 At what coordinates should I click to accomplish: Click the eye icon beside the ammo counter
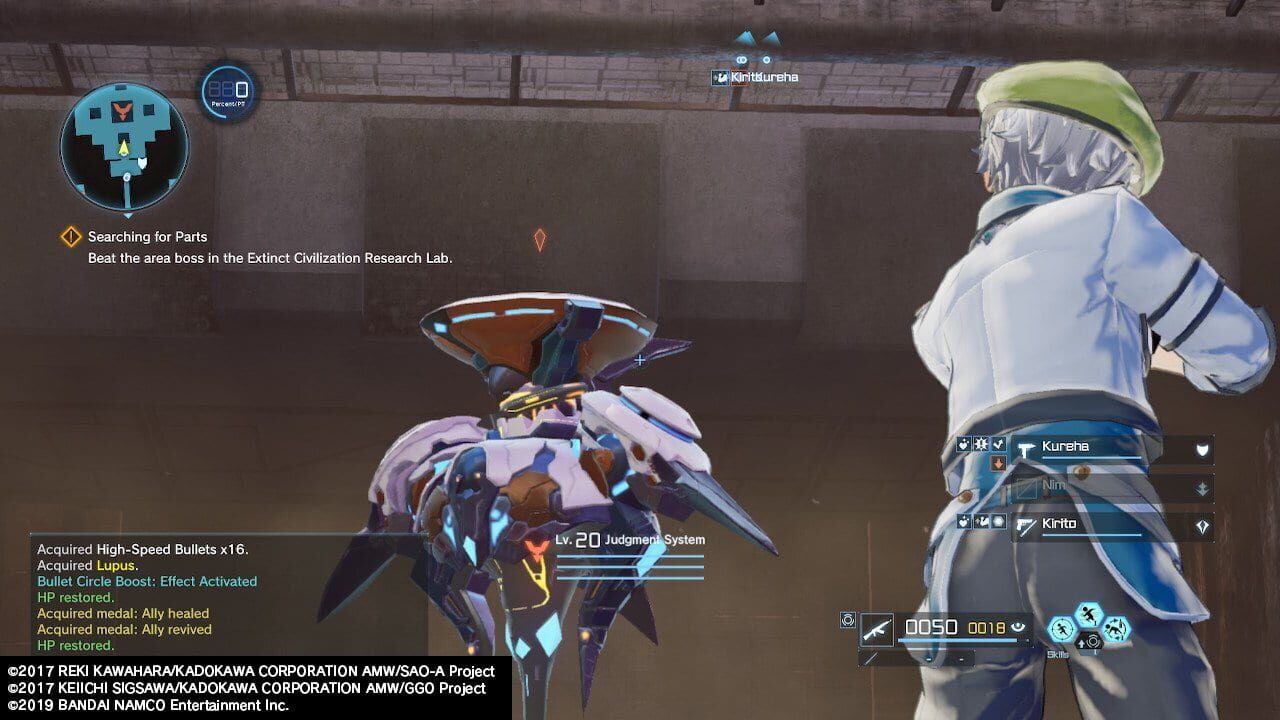tap(1016, 627)
